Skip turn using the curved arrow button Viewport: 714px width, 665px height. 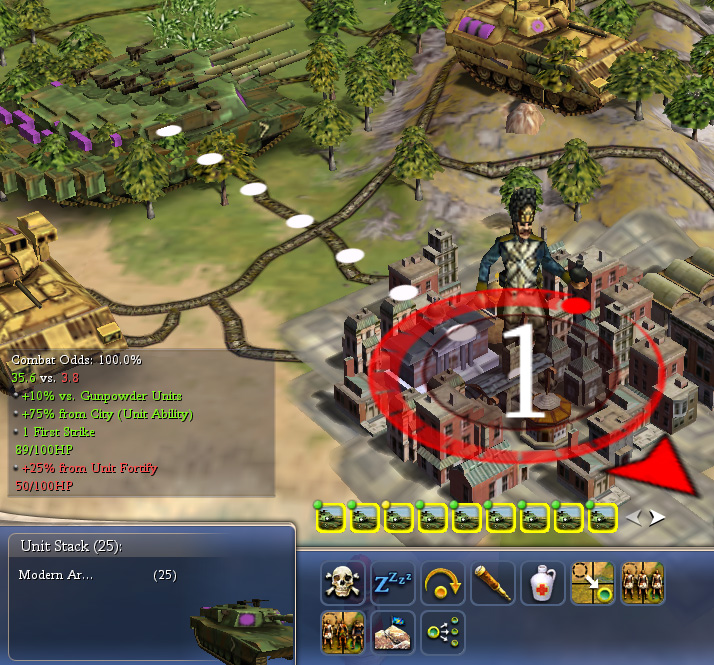tap(442, 582)
